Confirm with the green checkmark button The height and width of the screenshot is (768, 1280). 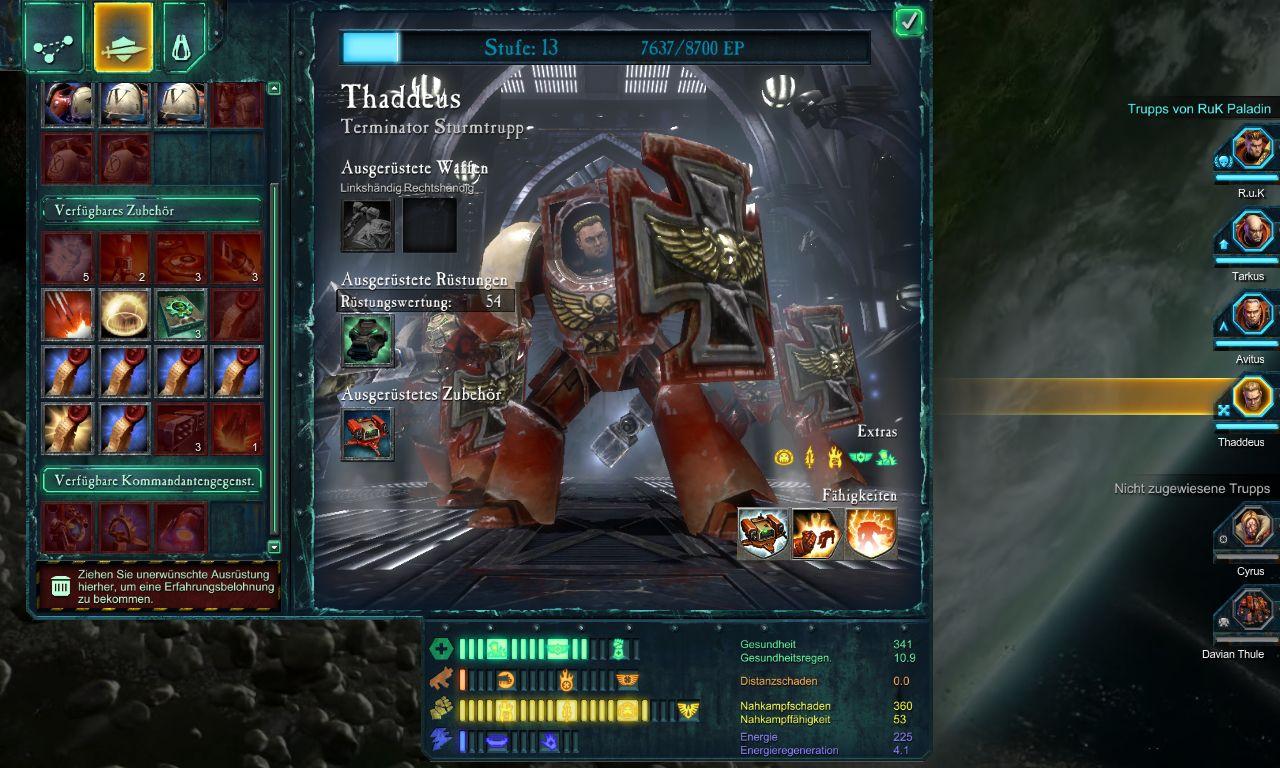[x=908, y=21]
